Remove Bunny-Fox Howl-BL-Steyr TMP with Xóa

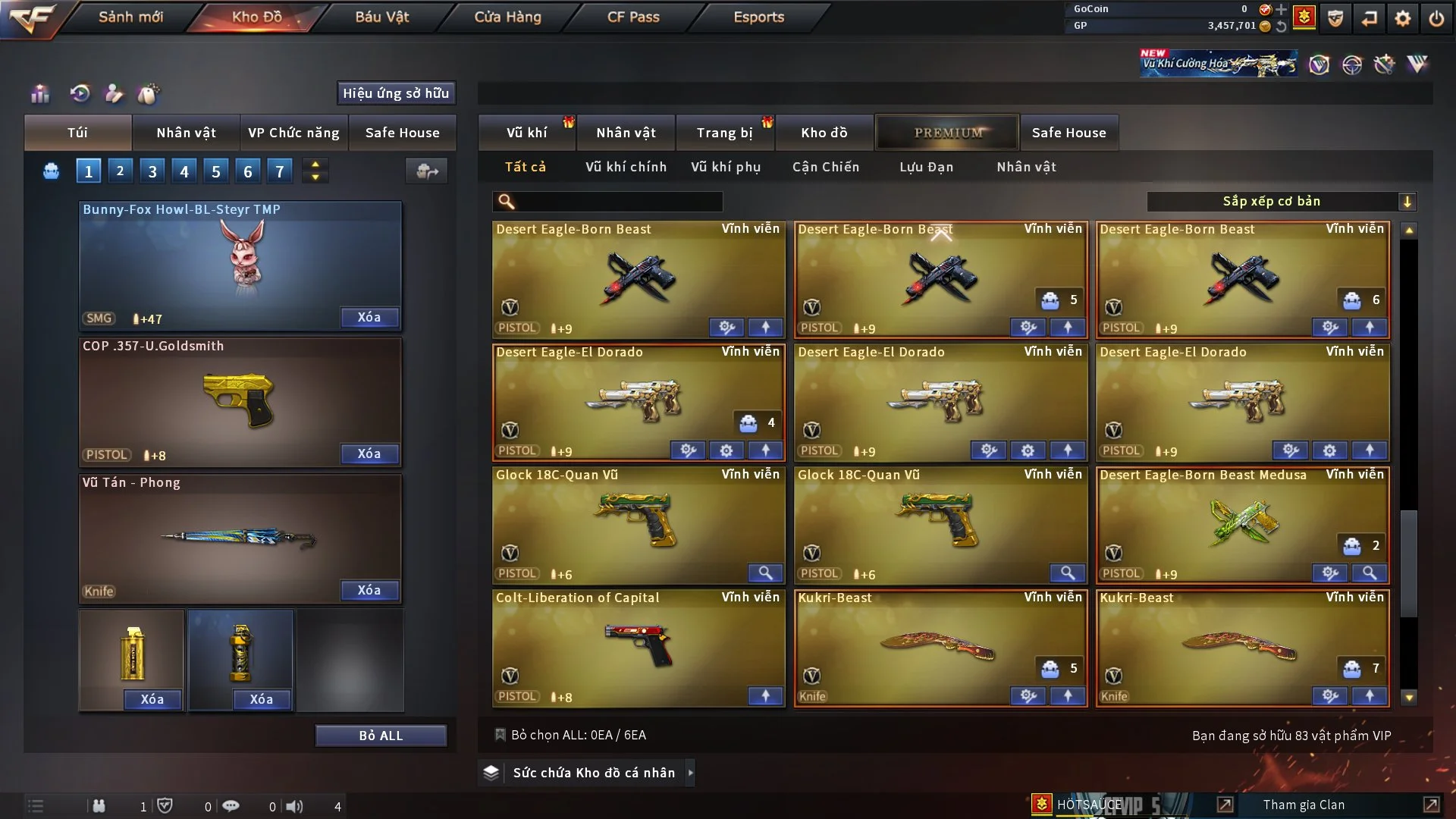pyautogui.click(x=369, y=317)
